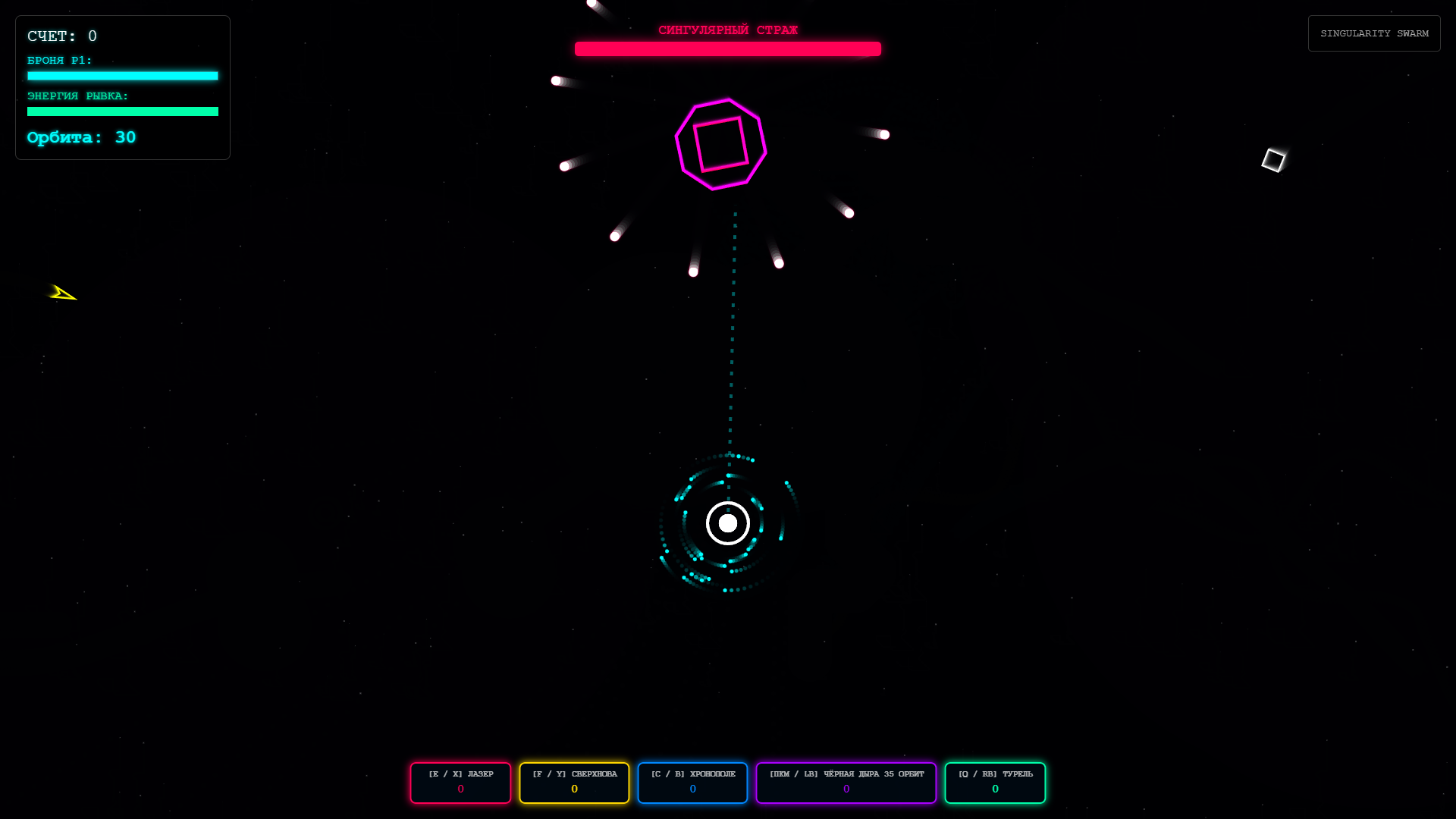Click the red boss health bar
Image resolution: width=1456 pixels, height=819 pixels.
point(727,49)
